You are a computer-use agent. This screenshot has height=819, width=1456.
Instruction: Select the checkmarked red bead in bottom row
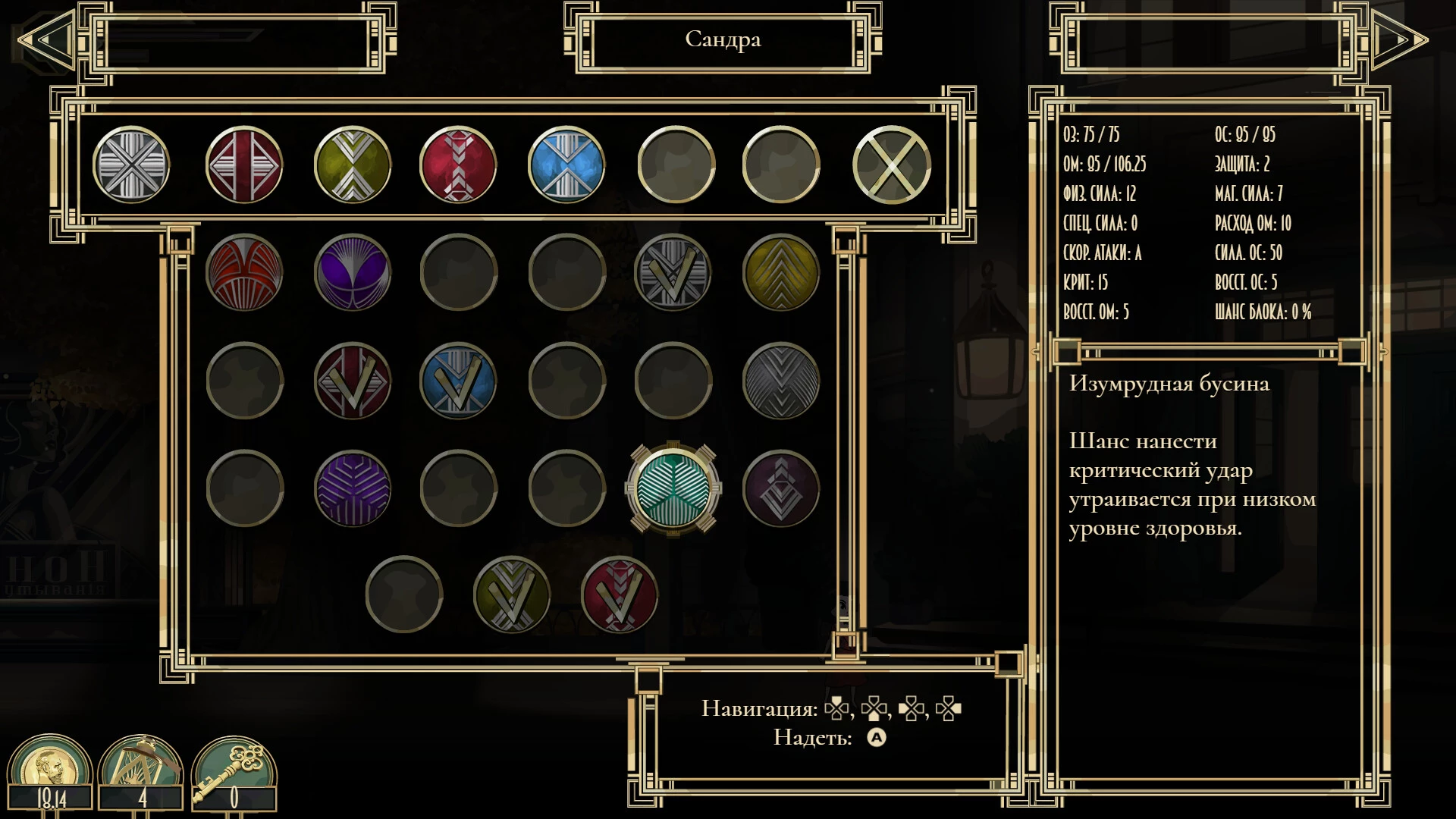[620, 595]
